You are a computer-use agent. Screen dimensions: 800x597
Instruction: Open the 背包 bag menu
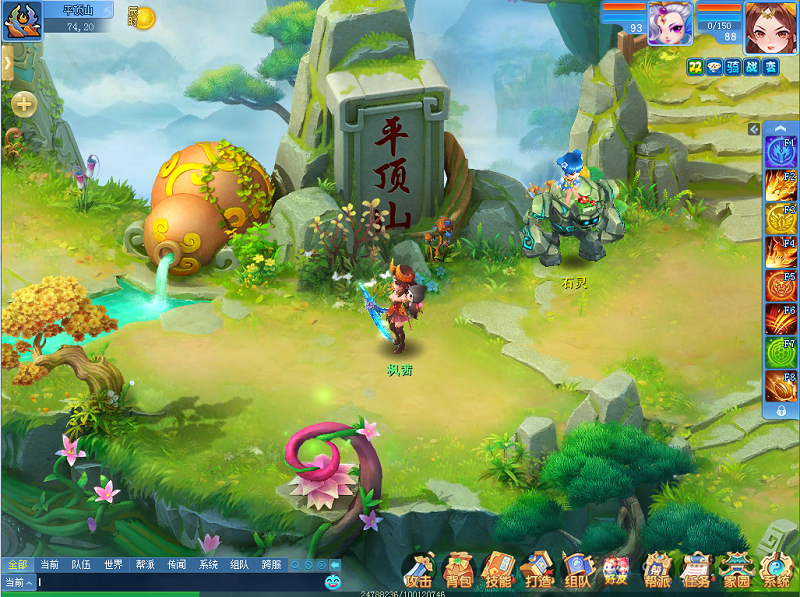(458, 571)
